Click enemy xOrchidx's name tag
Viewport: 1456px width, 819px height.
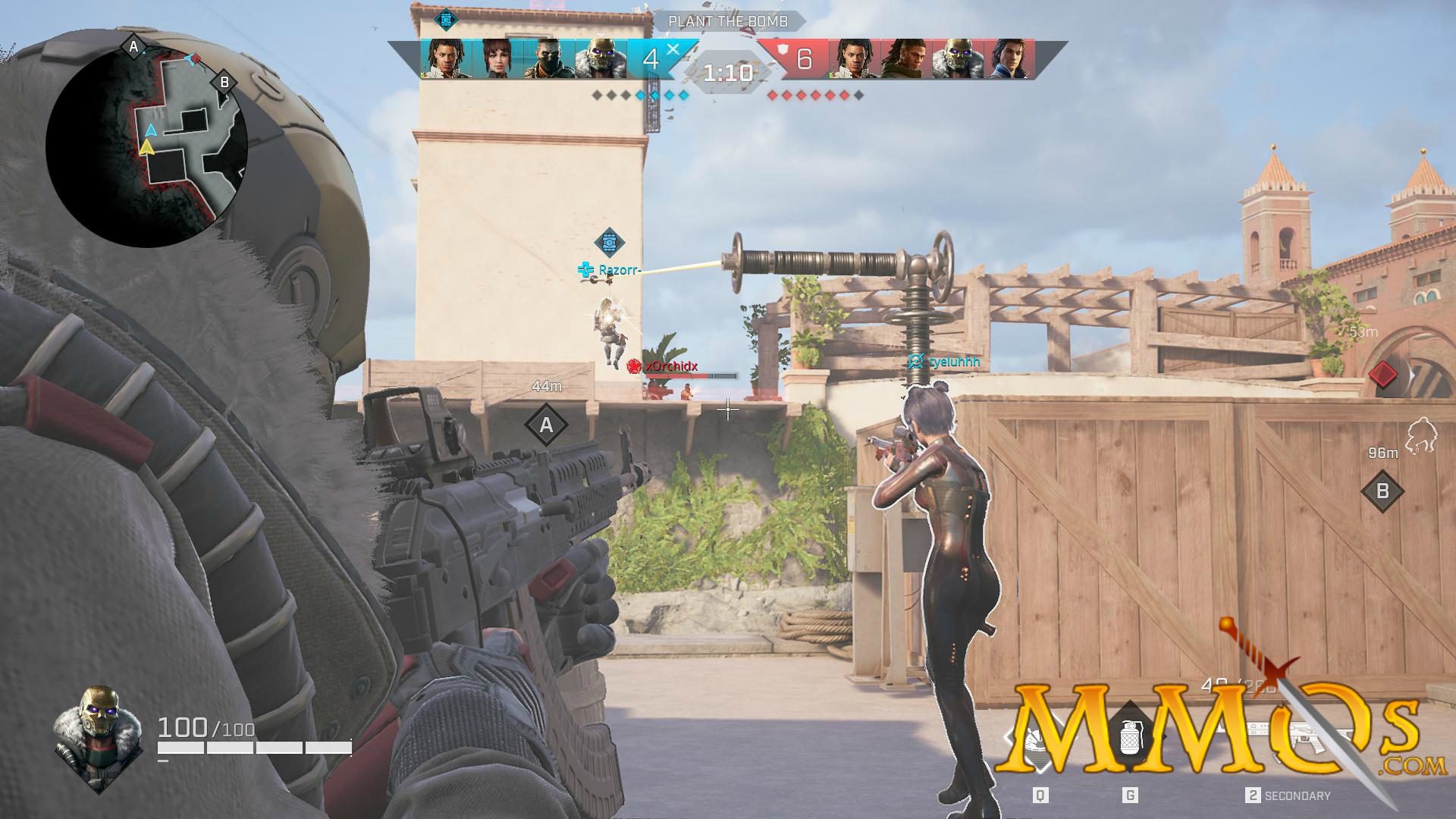point(671,367)
